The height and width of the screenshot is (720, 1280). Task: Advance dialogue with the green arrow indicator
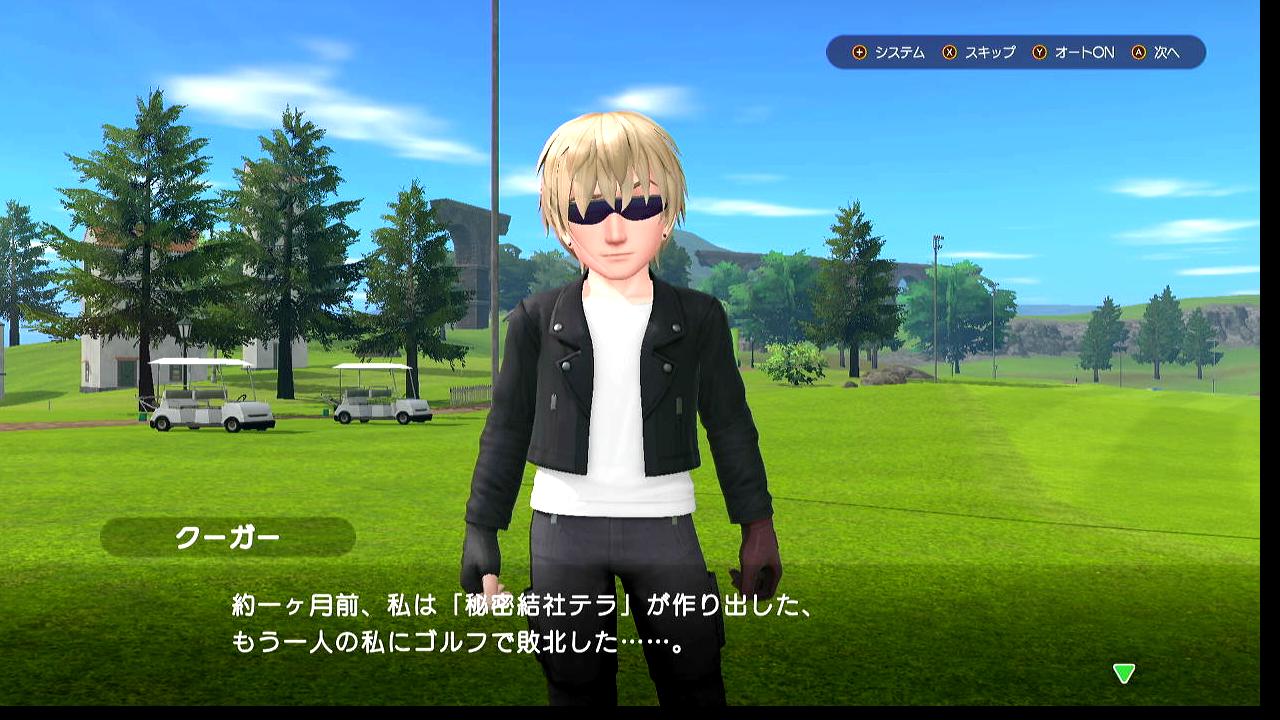1124,674
